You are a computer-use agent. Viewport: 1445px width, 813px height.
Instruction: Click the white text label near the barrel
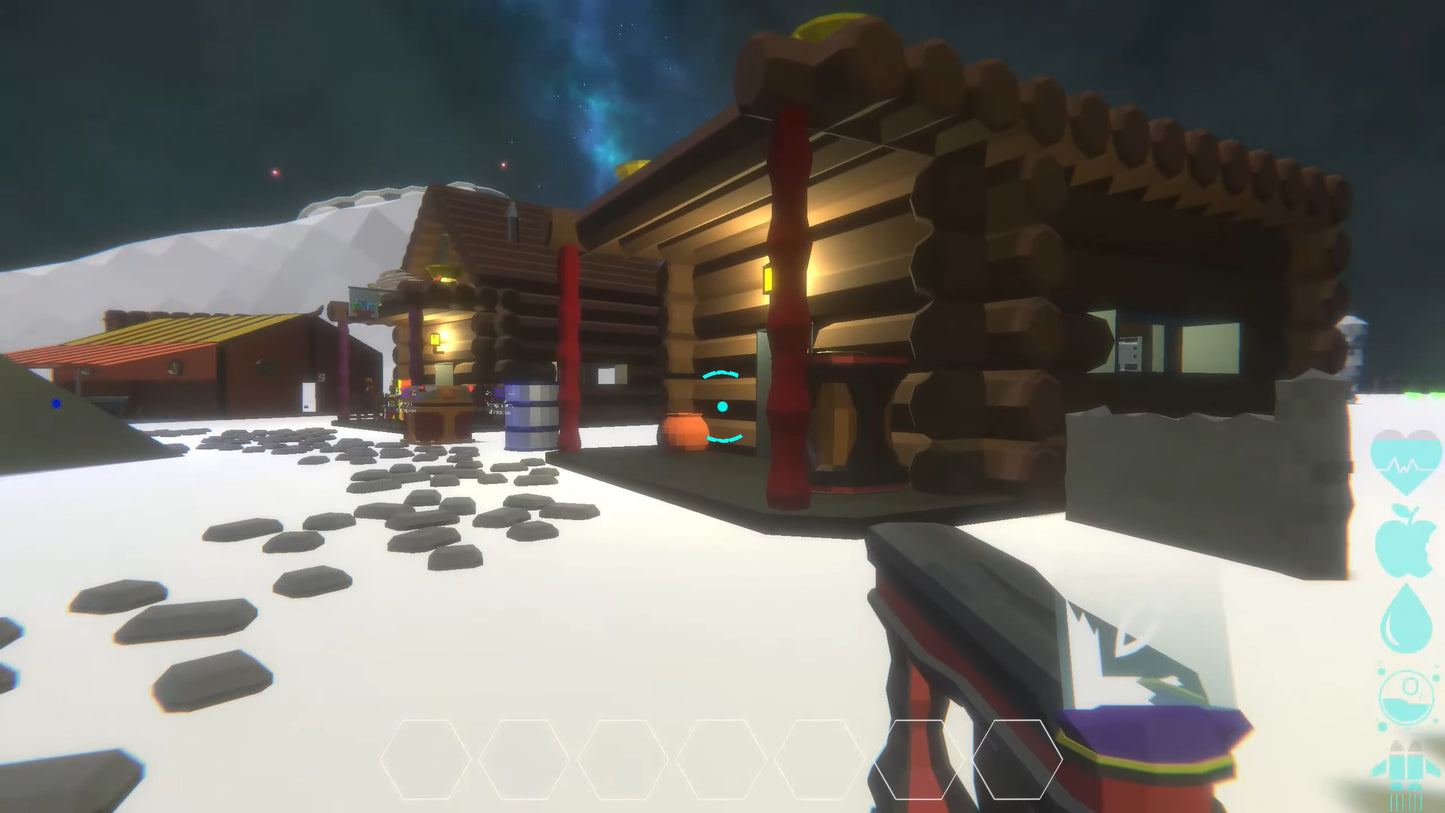(x=498, y=409)
